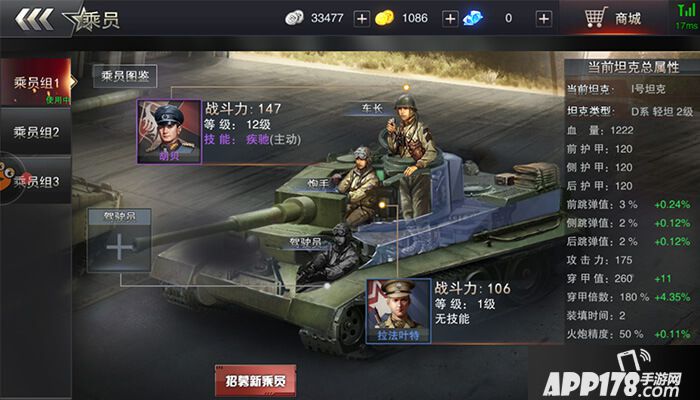Add gold coins with the plus button
700x400 pixels.
coord(449,19)
